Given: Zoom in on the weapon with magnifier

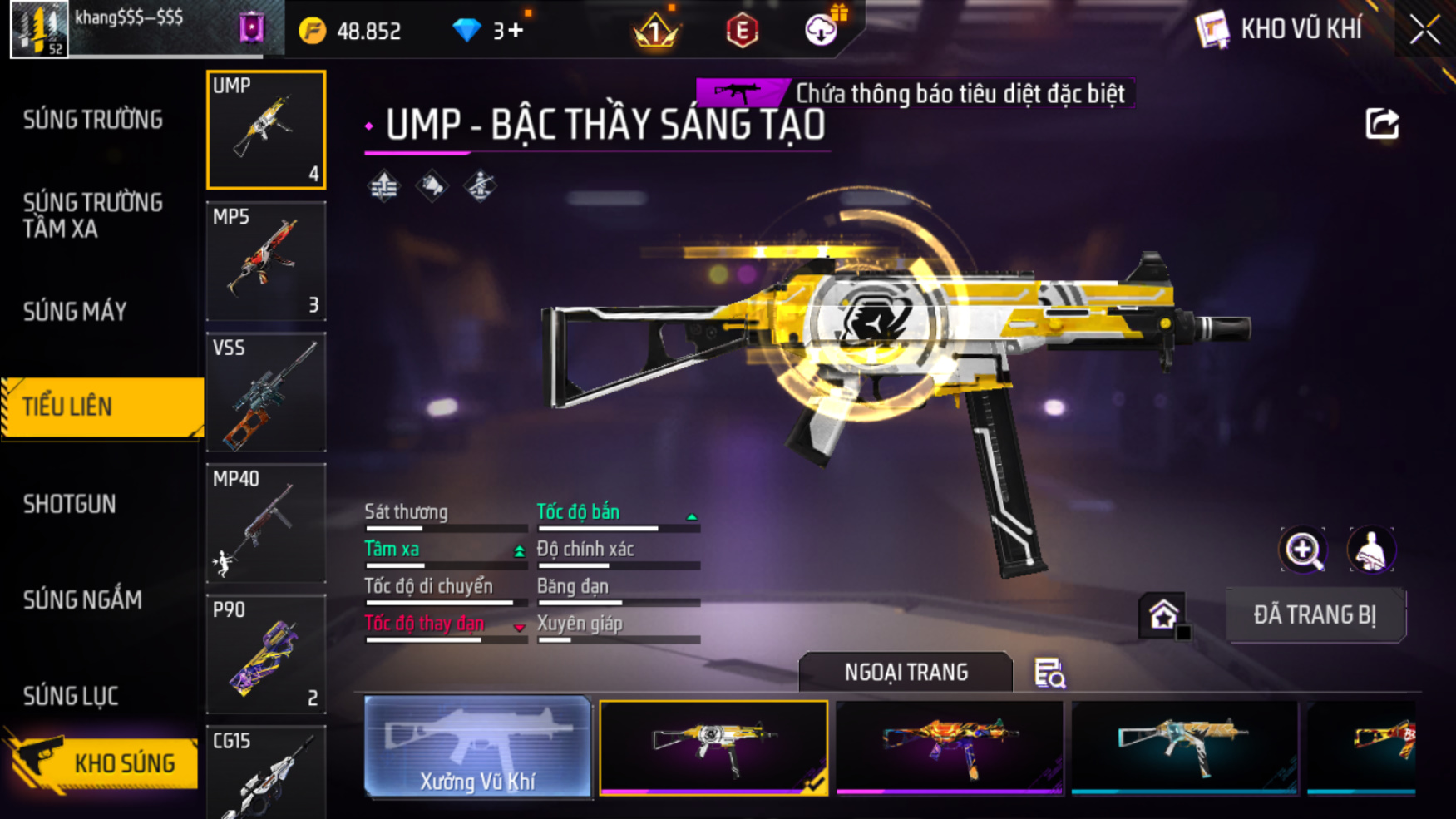Looking at the screenshot, I should [1303, 550].
